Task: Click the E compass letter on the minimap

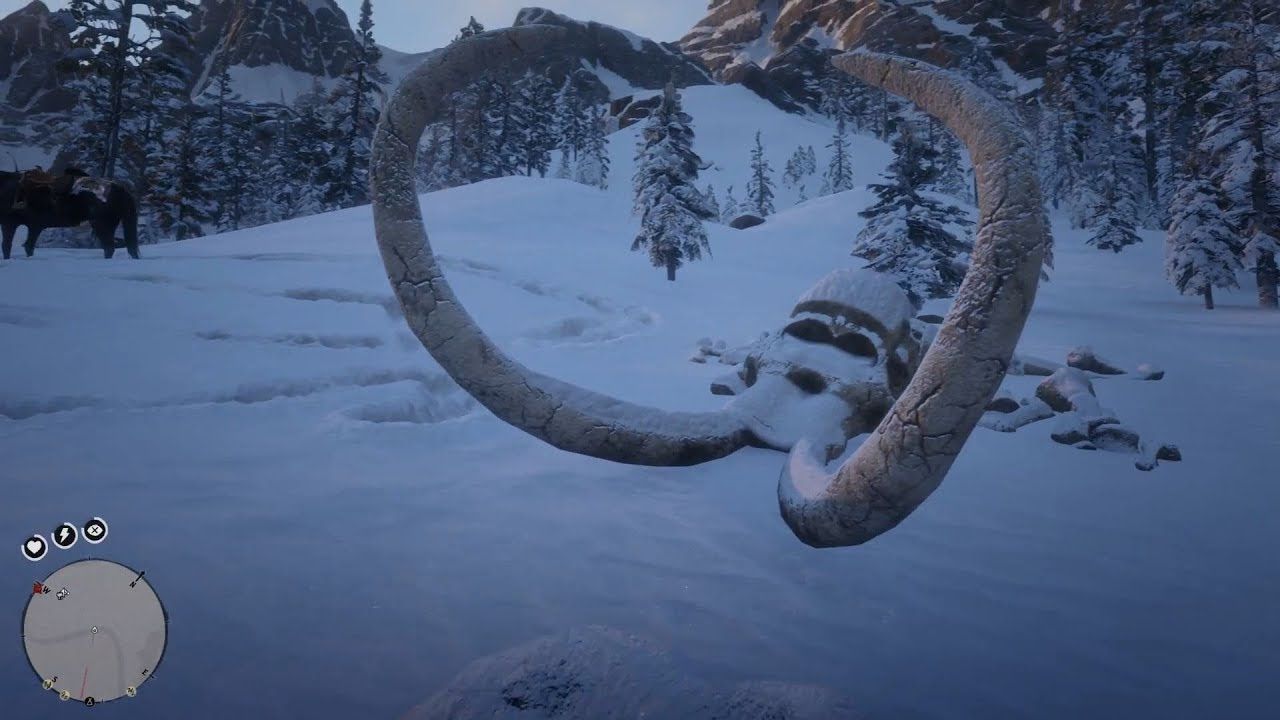Action: click(144, 671)
